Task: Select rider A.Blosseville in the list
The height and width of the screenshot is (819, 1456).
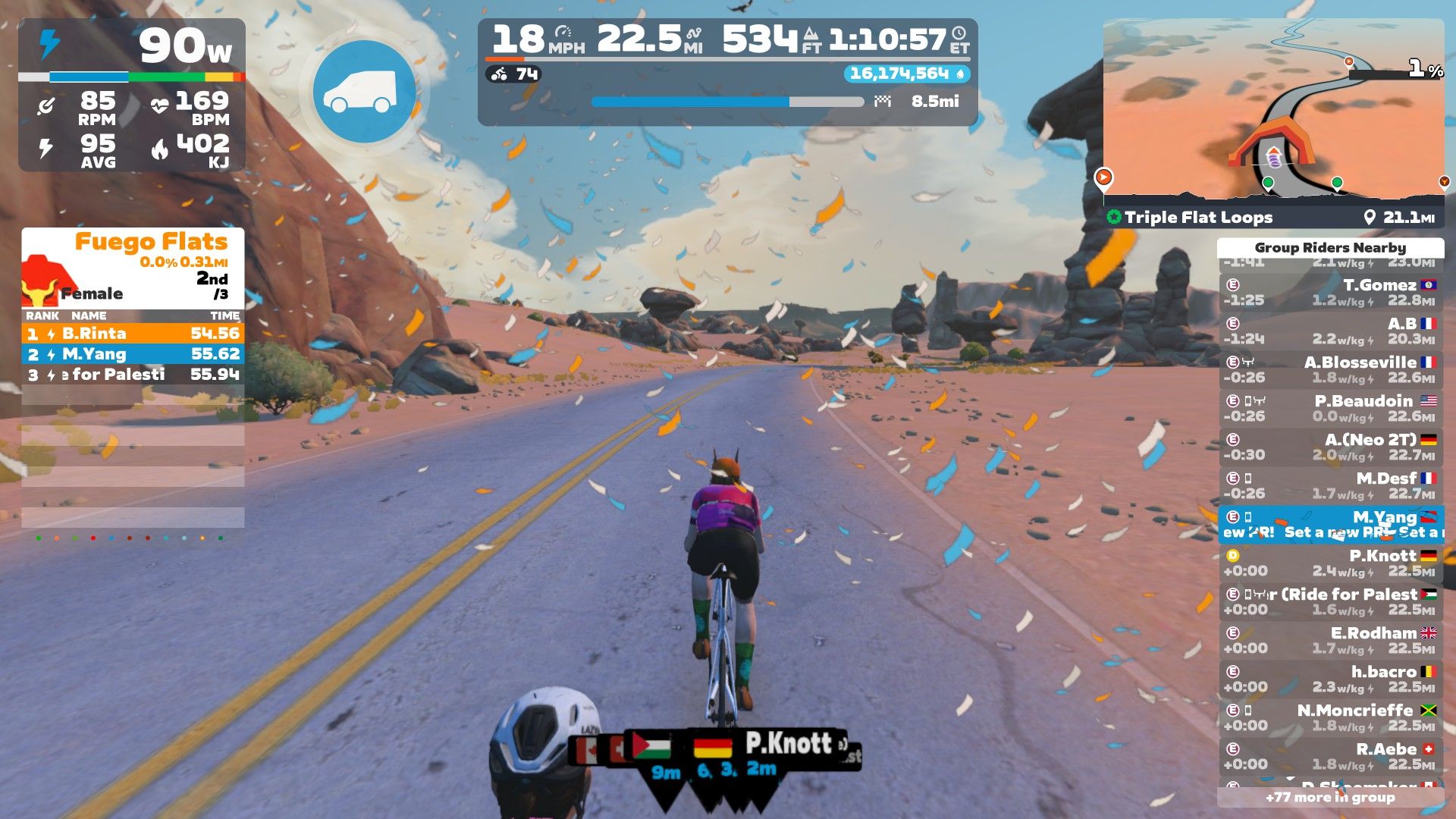Action: tap(1330, 370)
